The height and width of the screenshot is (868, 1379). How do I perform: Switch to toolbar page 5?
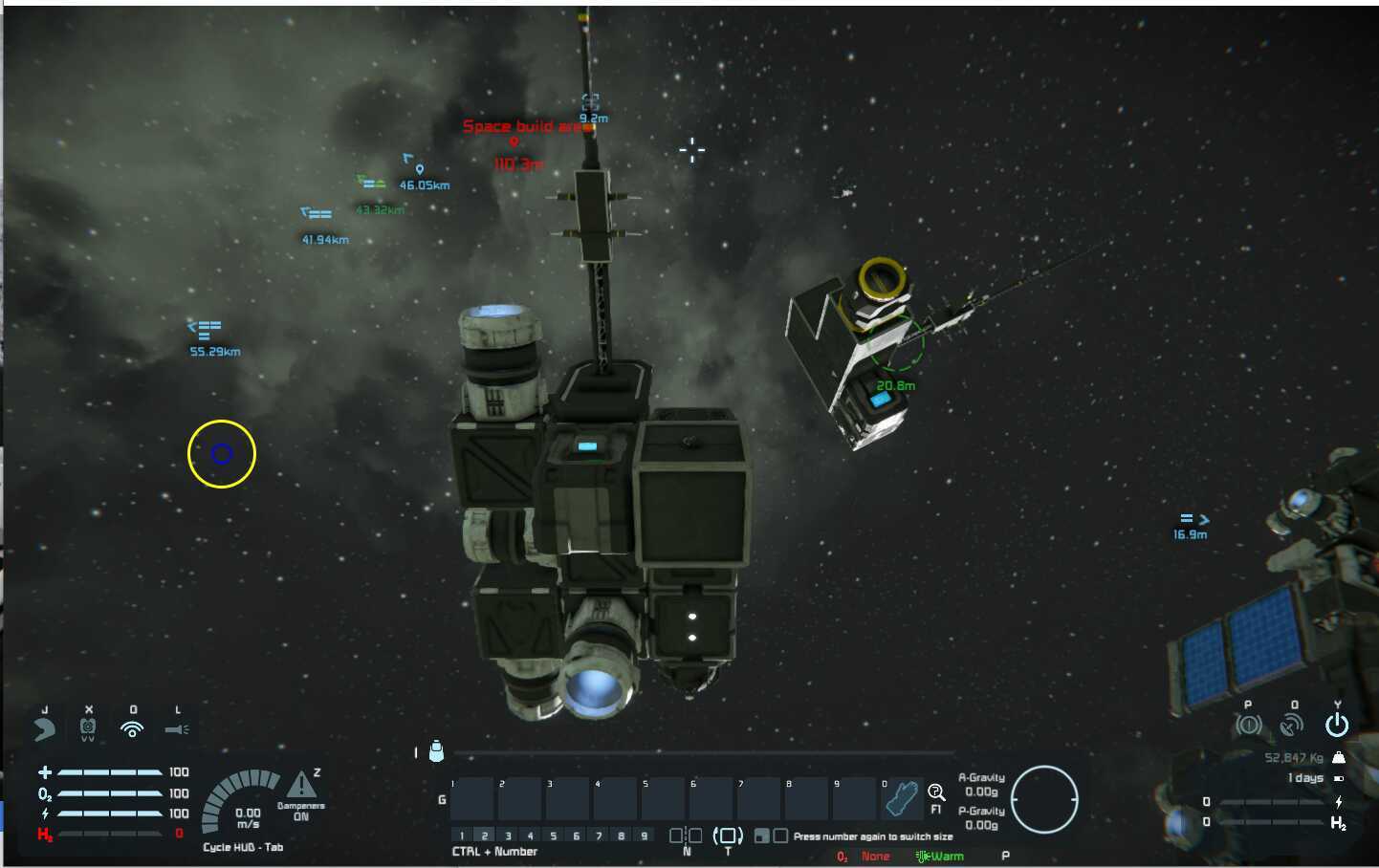tap(554, 835)
